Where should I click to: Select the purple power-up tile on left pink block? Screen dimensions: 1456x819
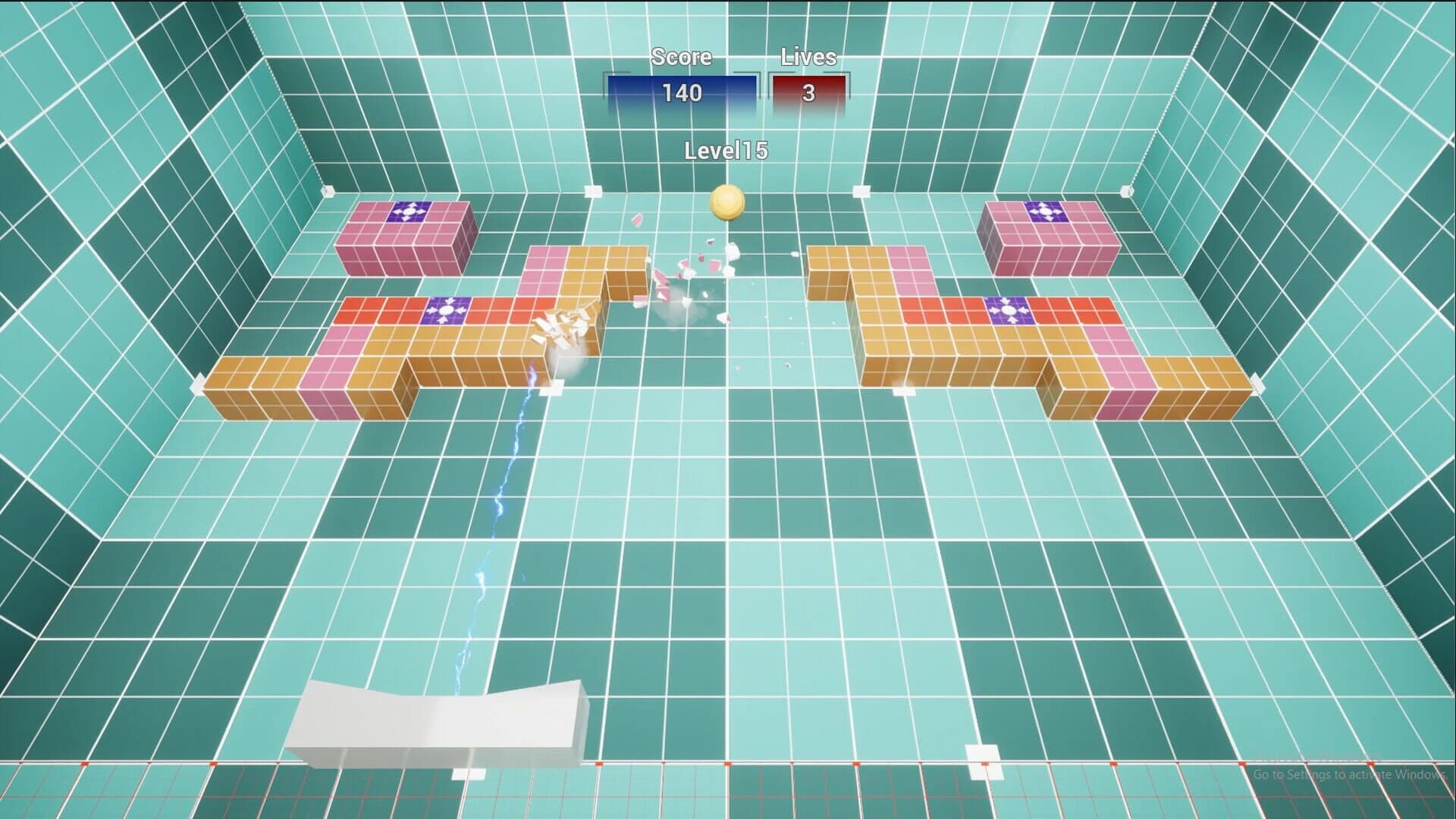(409, 213)
